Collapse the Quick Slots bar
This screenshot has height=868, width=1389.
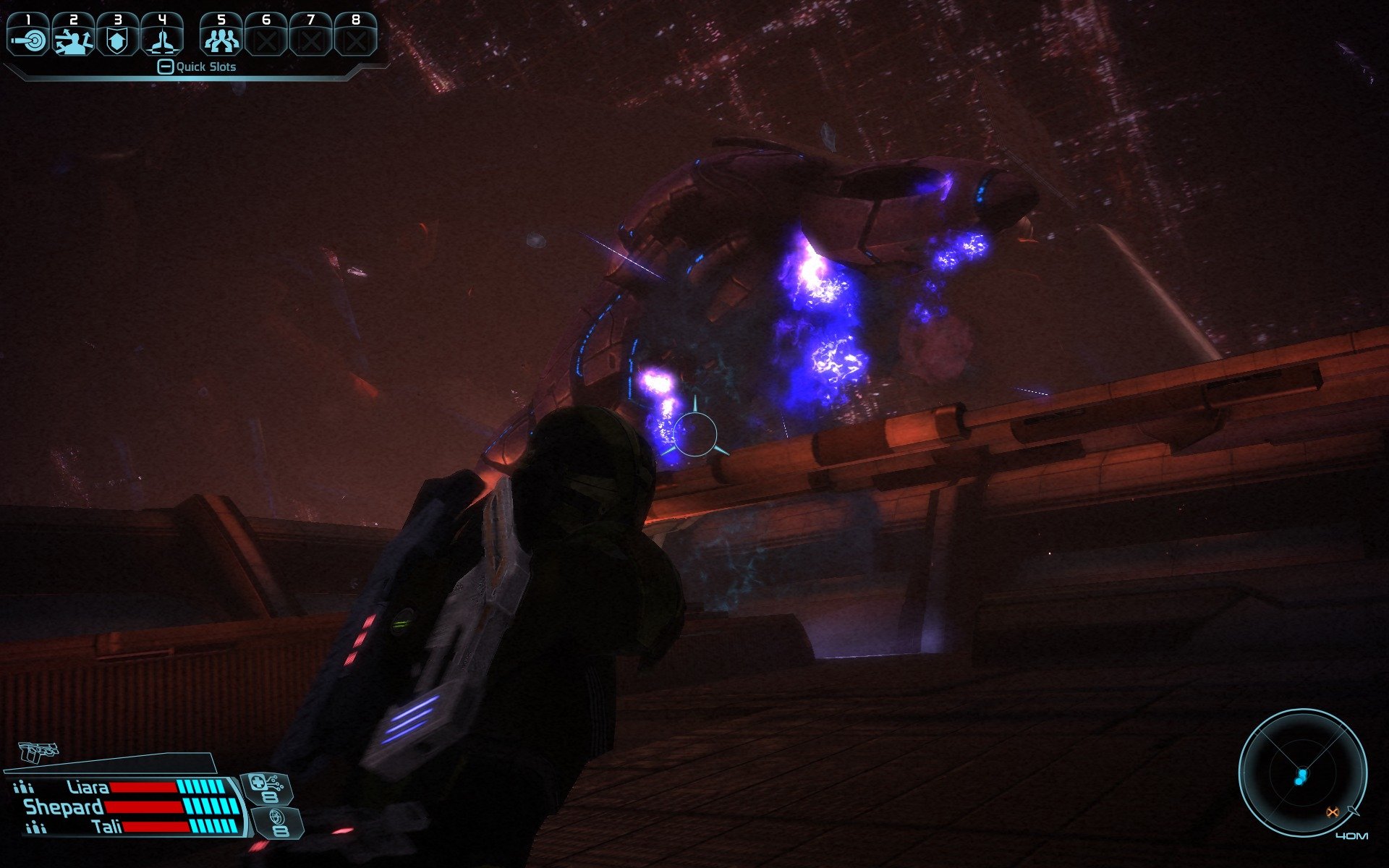tap(166, 67)
